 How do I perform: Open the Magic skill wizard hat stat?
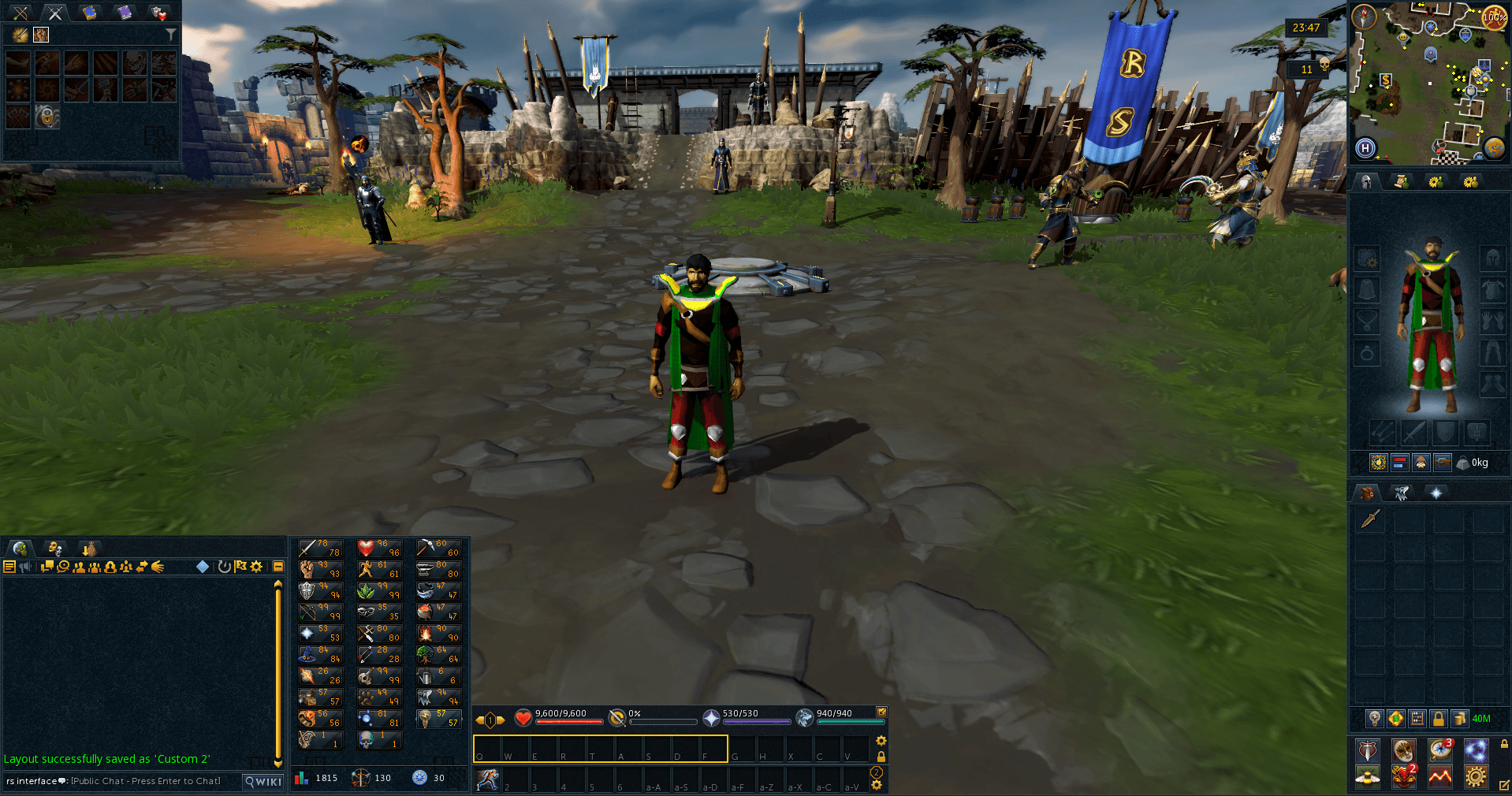pos(307,655)
